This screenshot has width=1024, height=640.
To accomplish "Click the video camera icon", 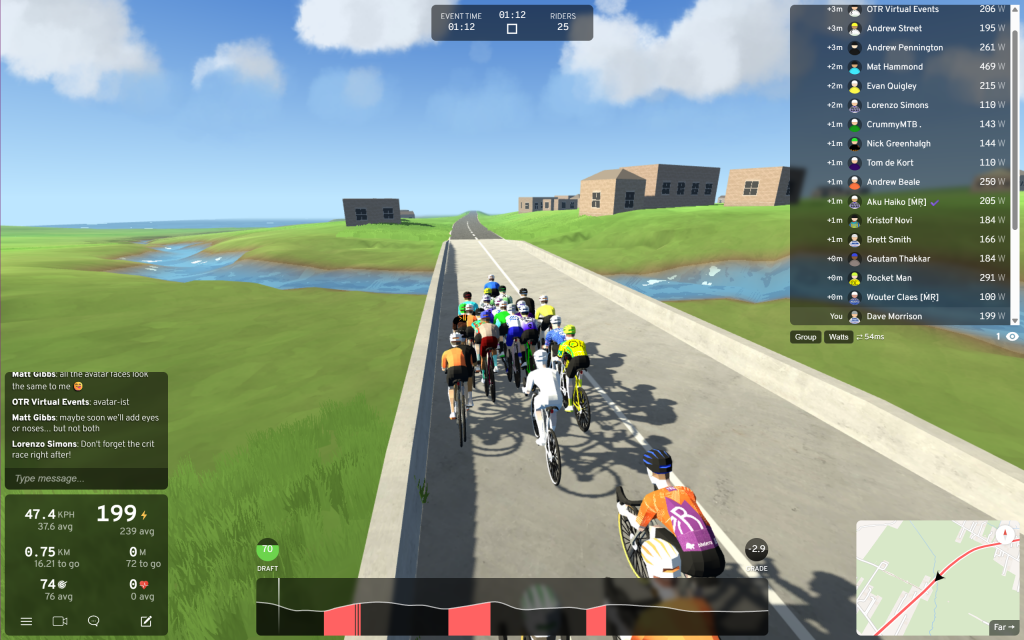I will point(60,621).
